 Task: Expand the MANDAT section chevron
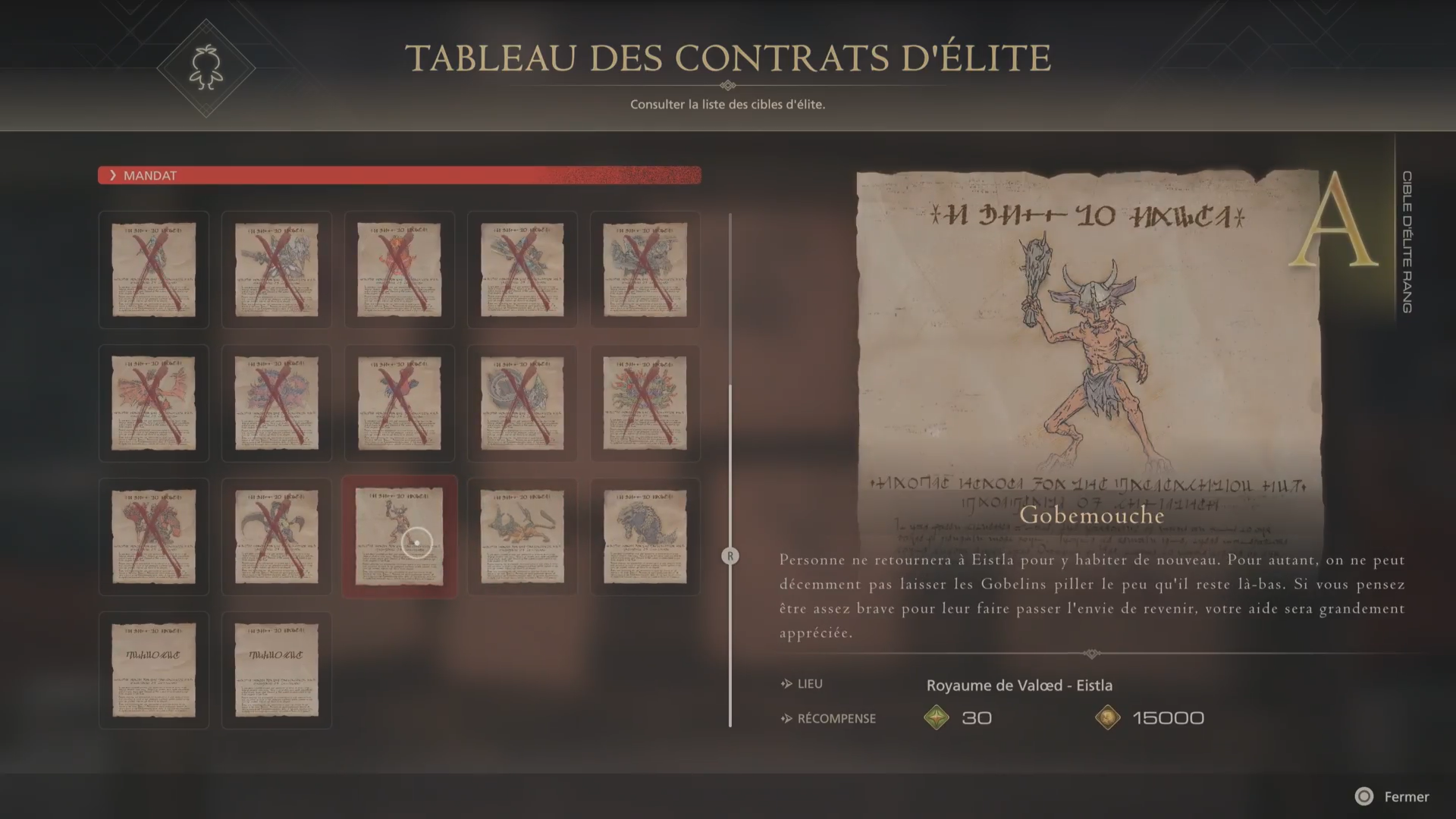(114, 175)
